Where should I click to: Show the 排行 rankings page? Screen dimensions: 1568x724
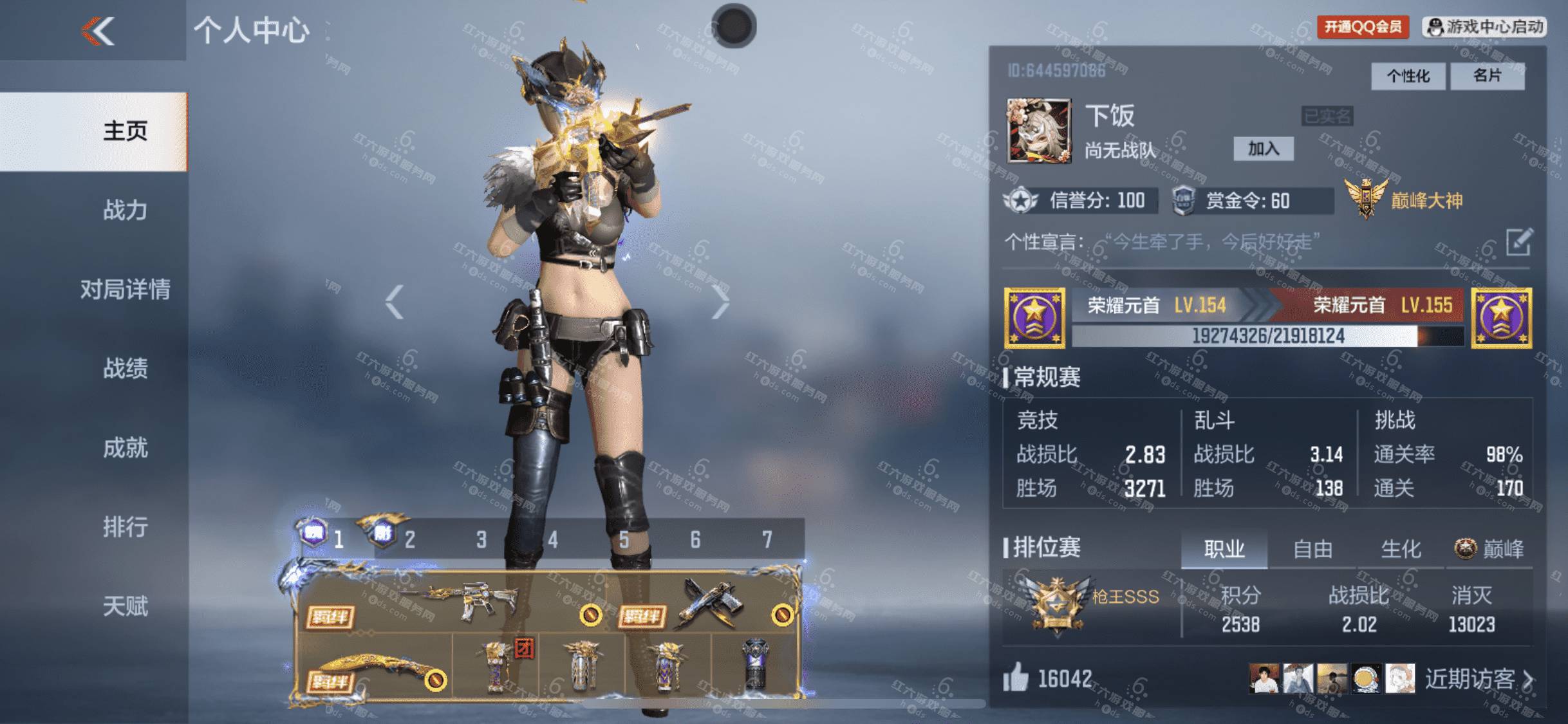pos(125,527)
